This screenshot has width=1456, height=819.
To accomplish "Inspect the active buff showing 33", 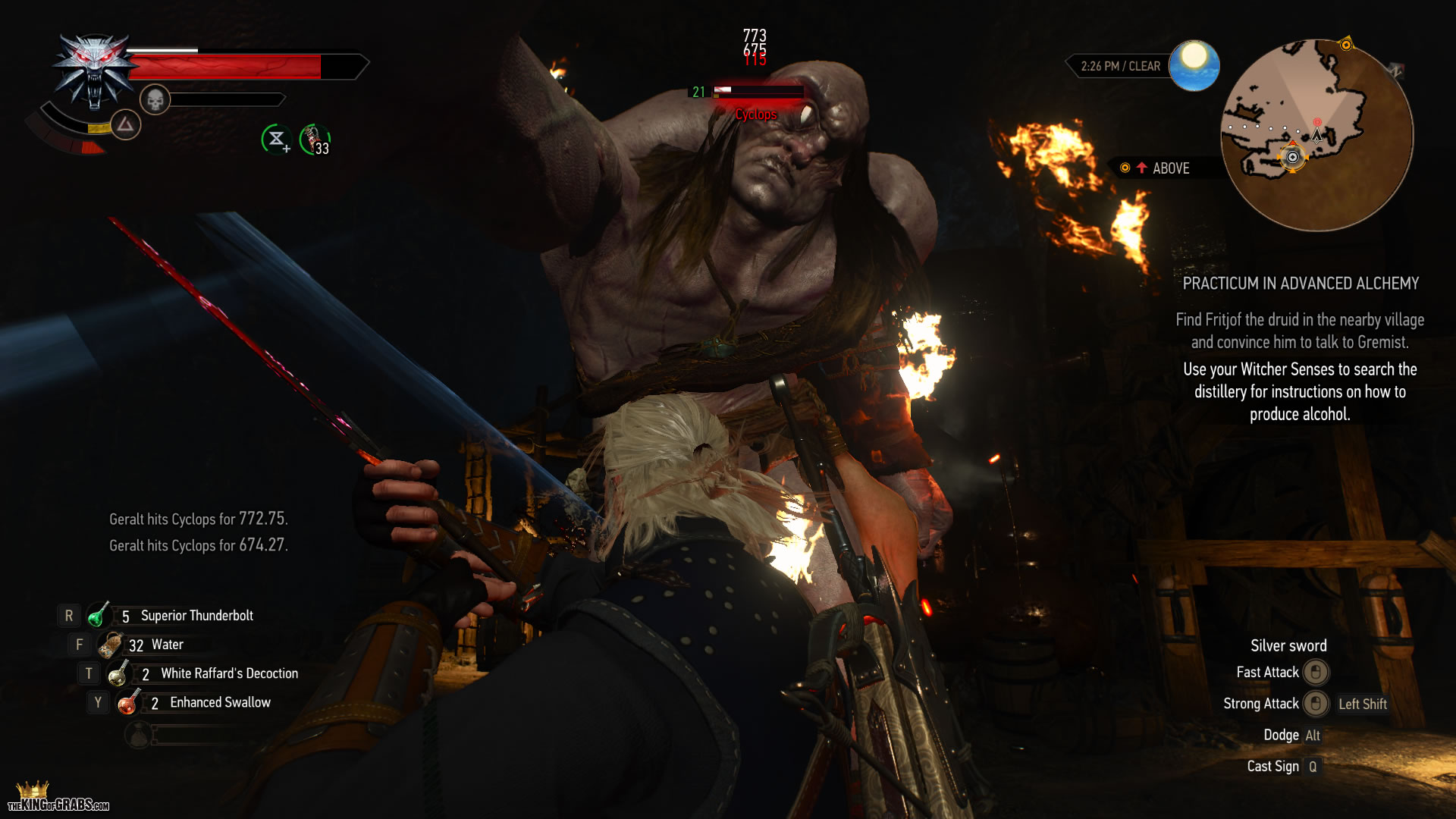I will point(314,140).
